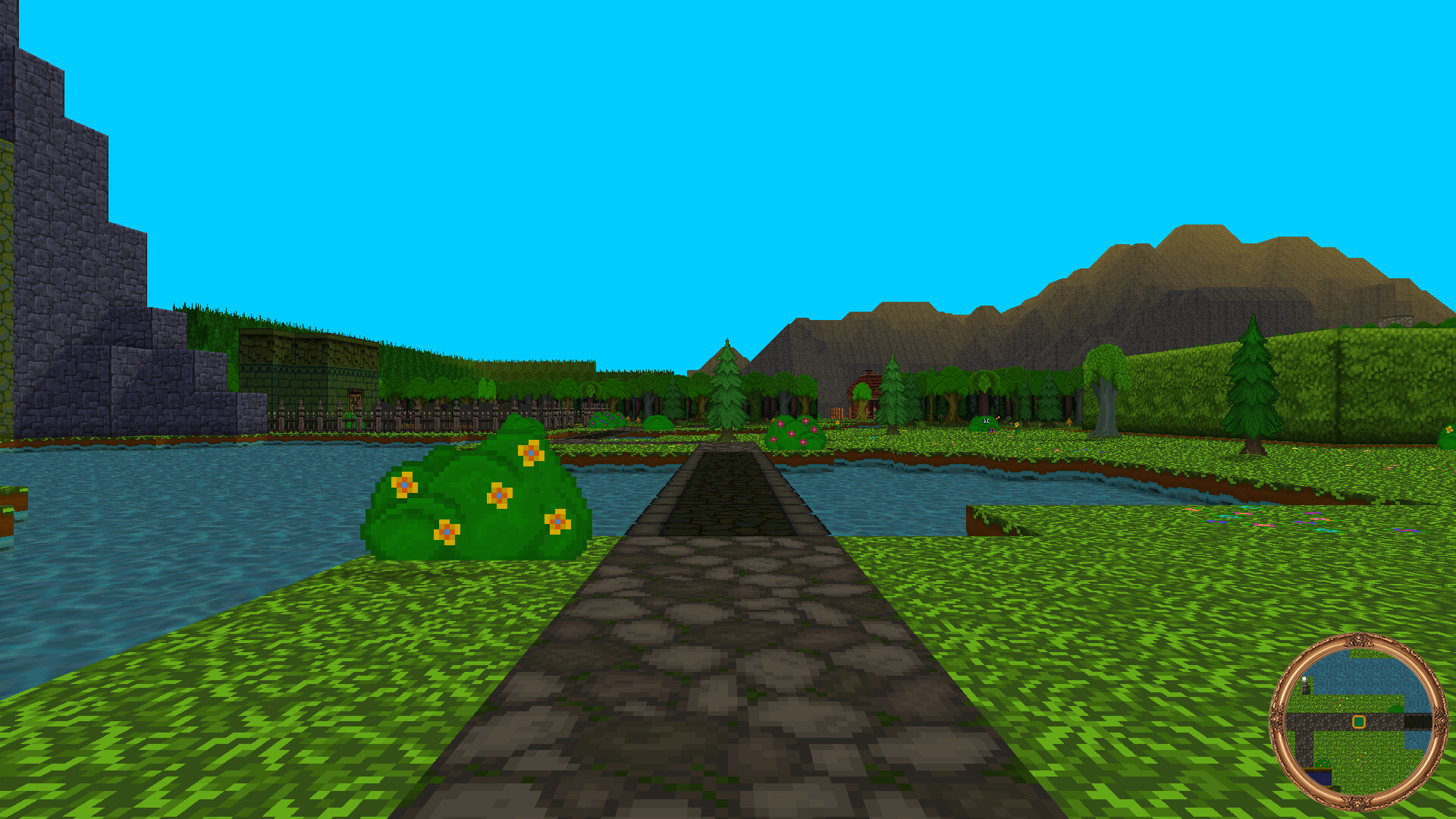Toggle the signpost shown on the minimap
Viewport: 1456px width, 819px height.
1305,685
